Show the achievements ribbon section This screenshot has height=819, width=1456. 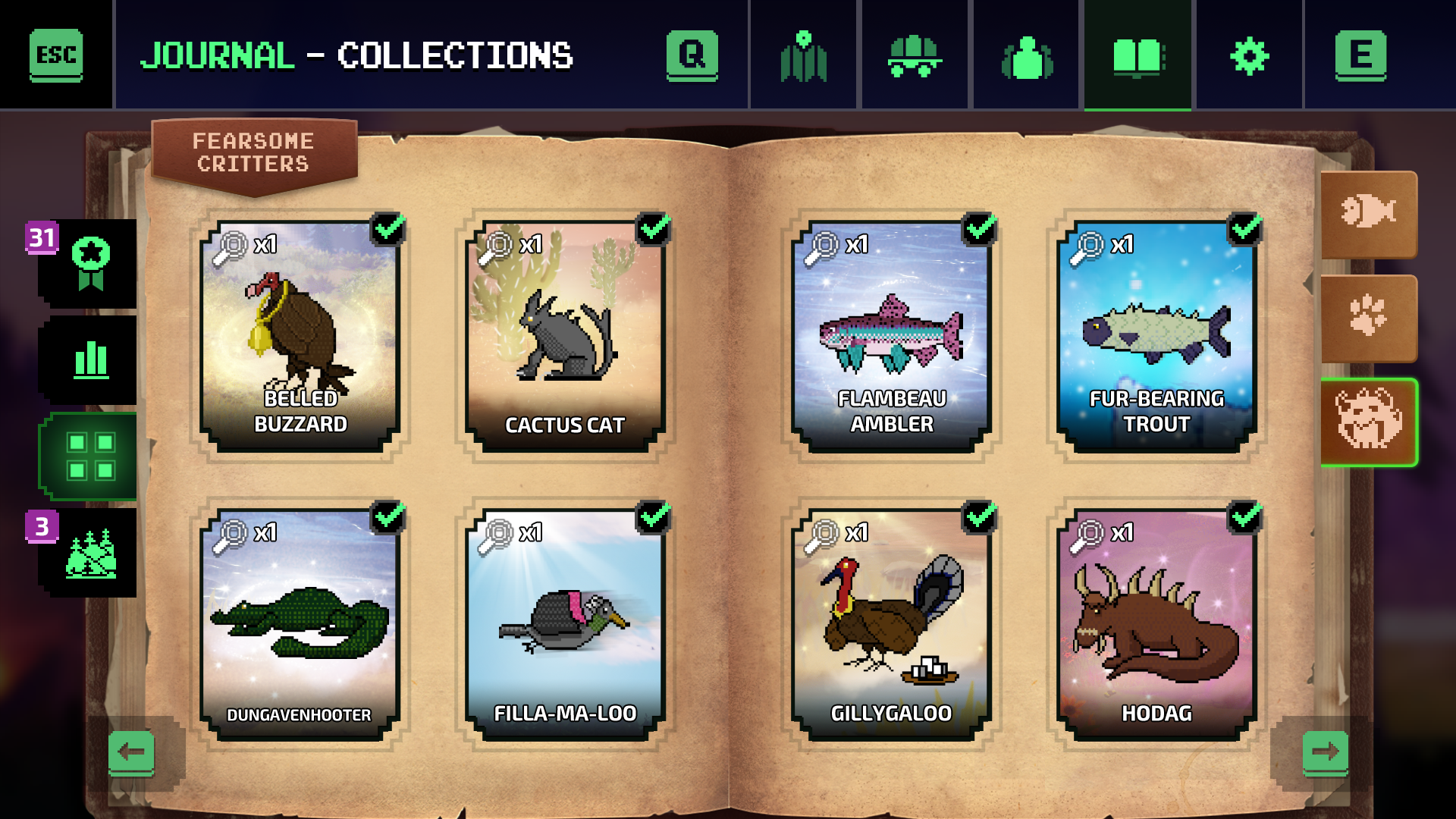90,263
